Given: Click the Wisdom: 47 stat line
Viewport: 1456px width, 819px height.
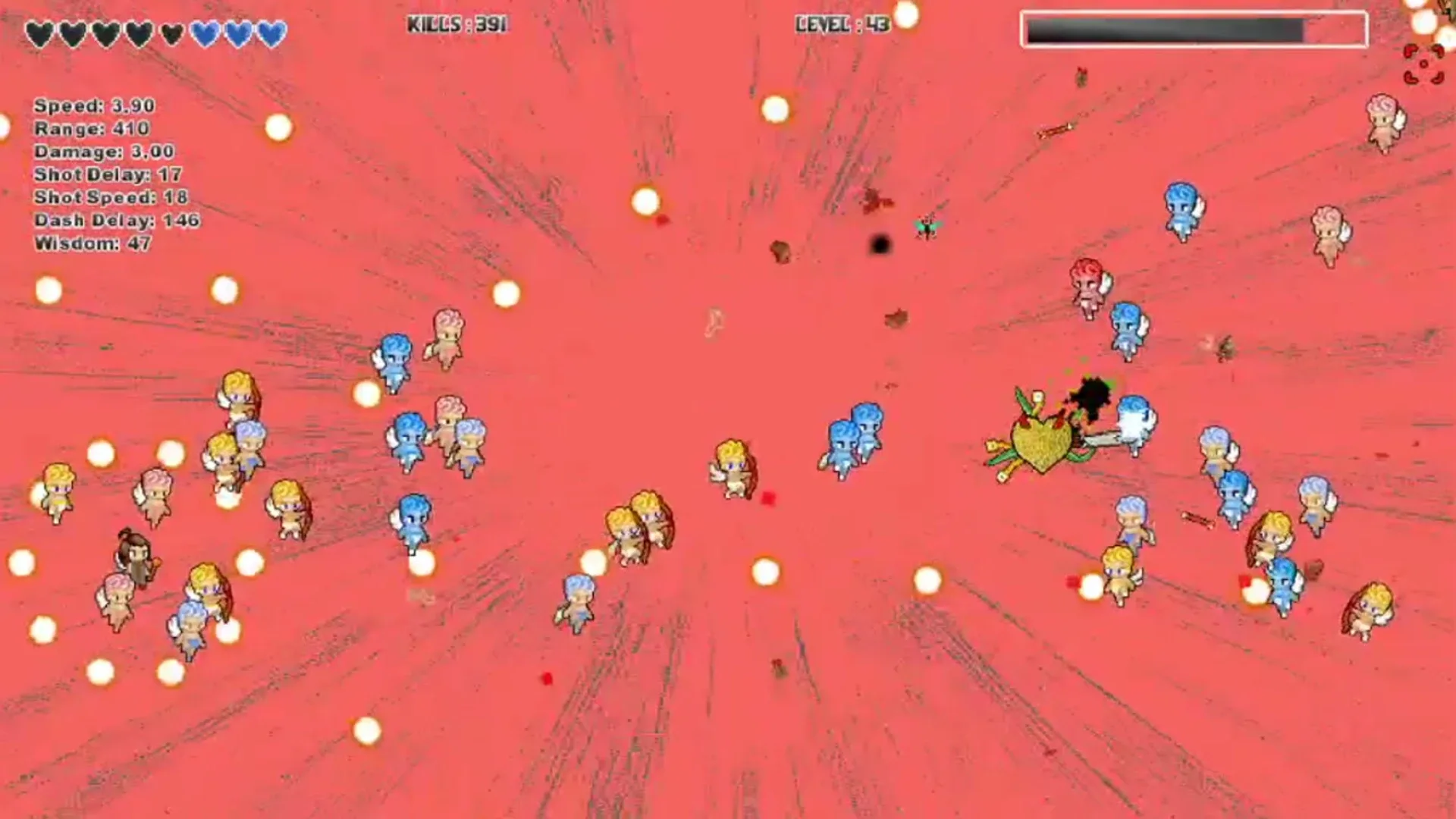Looking at the screenshot, I should [91, 244].
